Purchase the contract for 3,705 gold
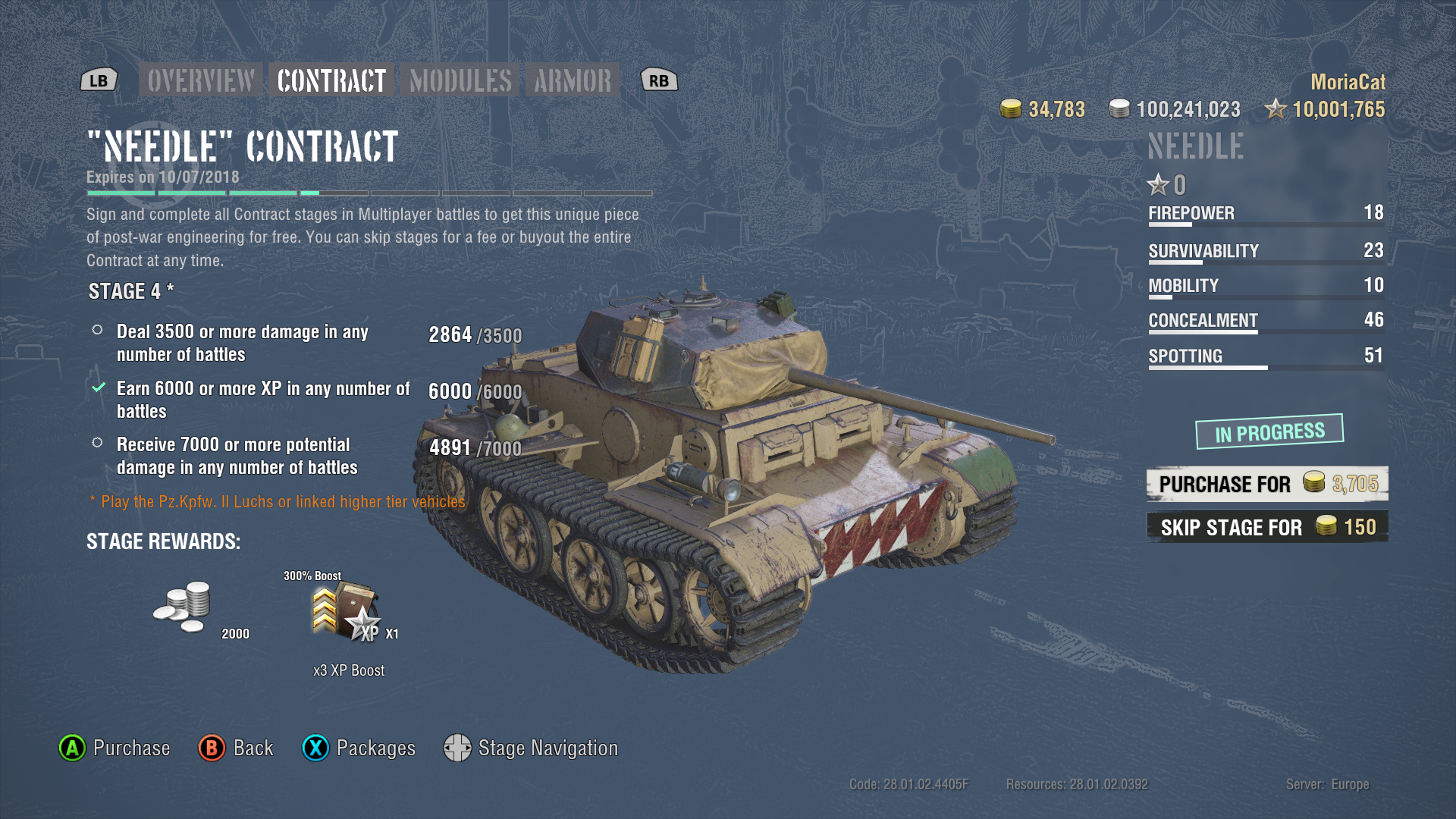Viewport: 1456px width, 819px height. (1267, 484)
